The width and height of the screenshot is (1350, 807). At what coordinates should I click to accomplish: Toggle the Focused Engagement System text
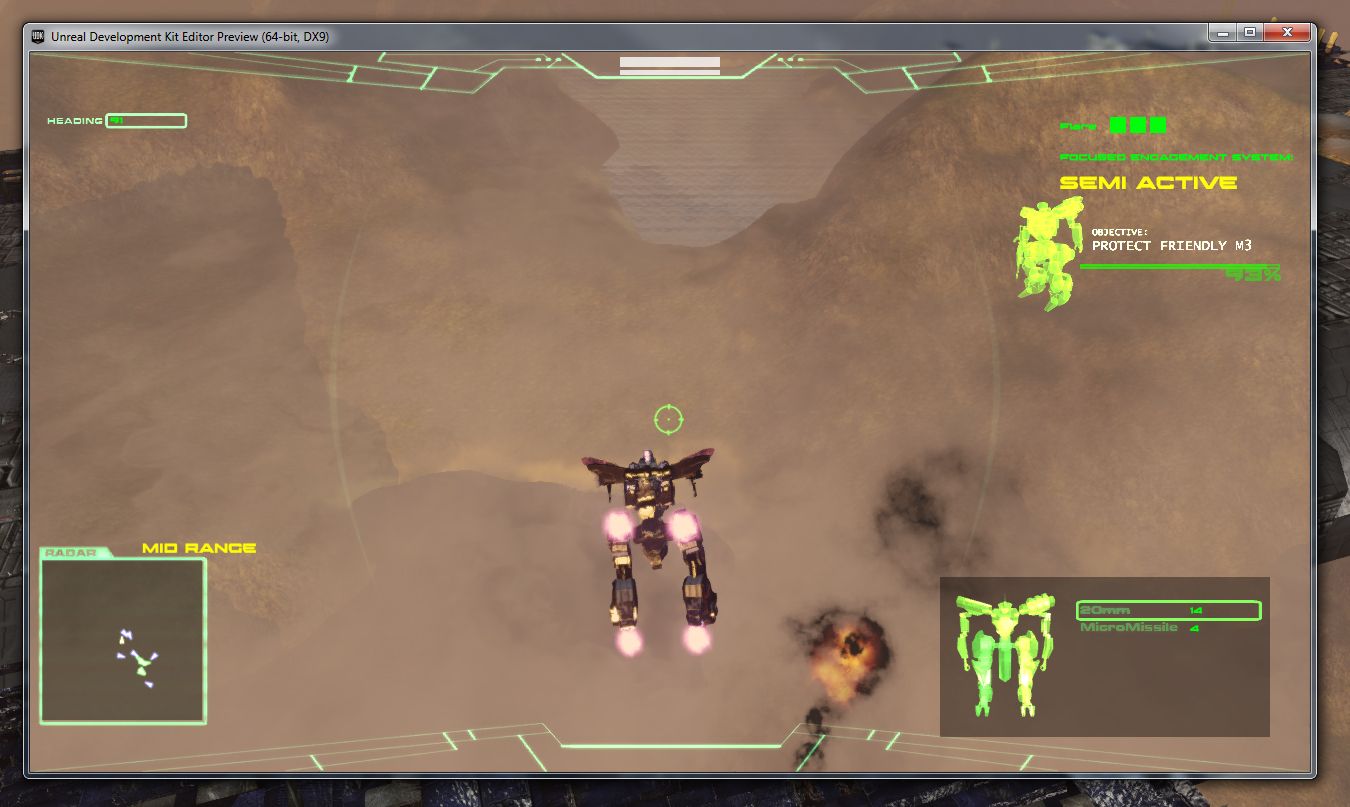(1175, 157)
